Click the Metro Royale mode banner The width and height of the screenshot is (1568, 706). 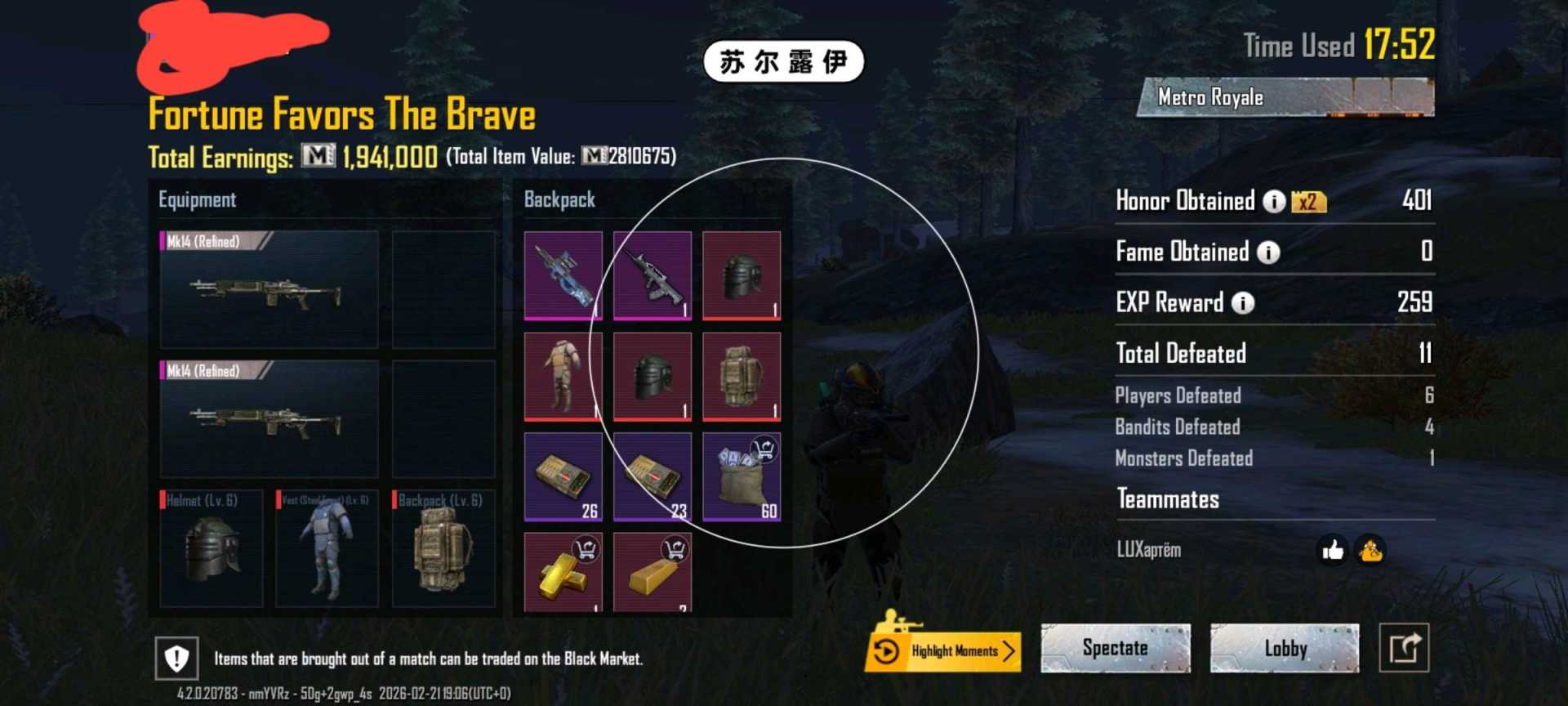[x=1209, y=96]
